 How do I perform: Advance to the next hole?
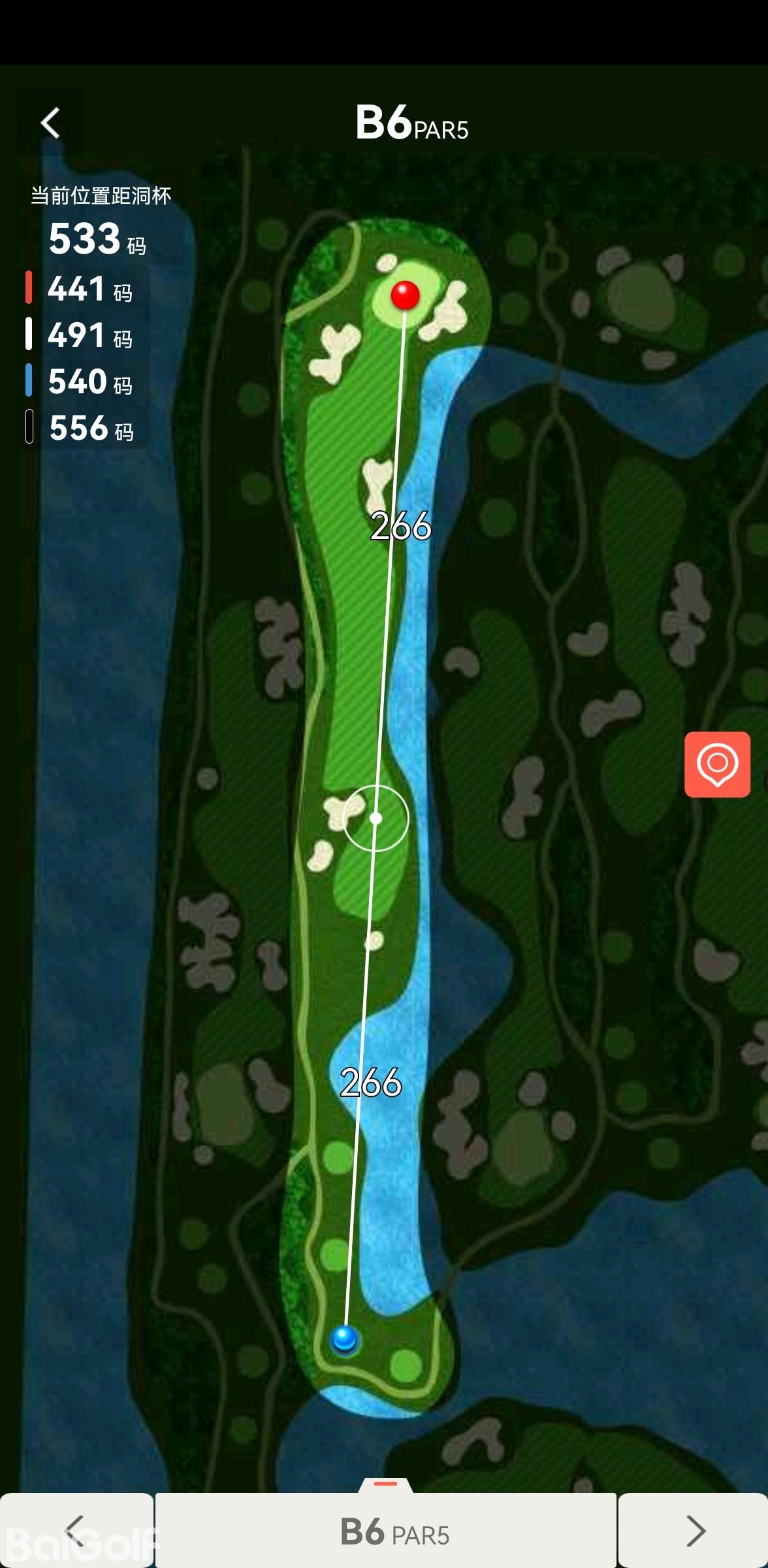tap(694, 1530)
